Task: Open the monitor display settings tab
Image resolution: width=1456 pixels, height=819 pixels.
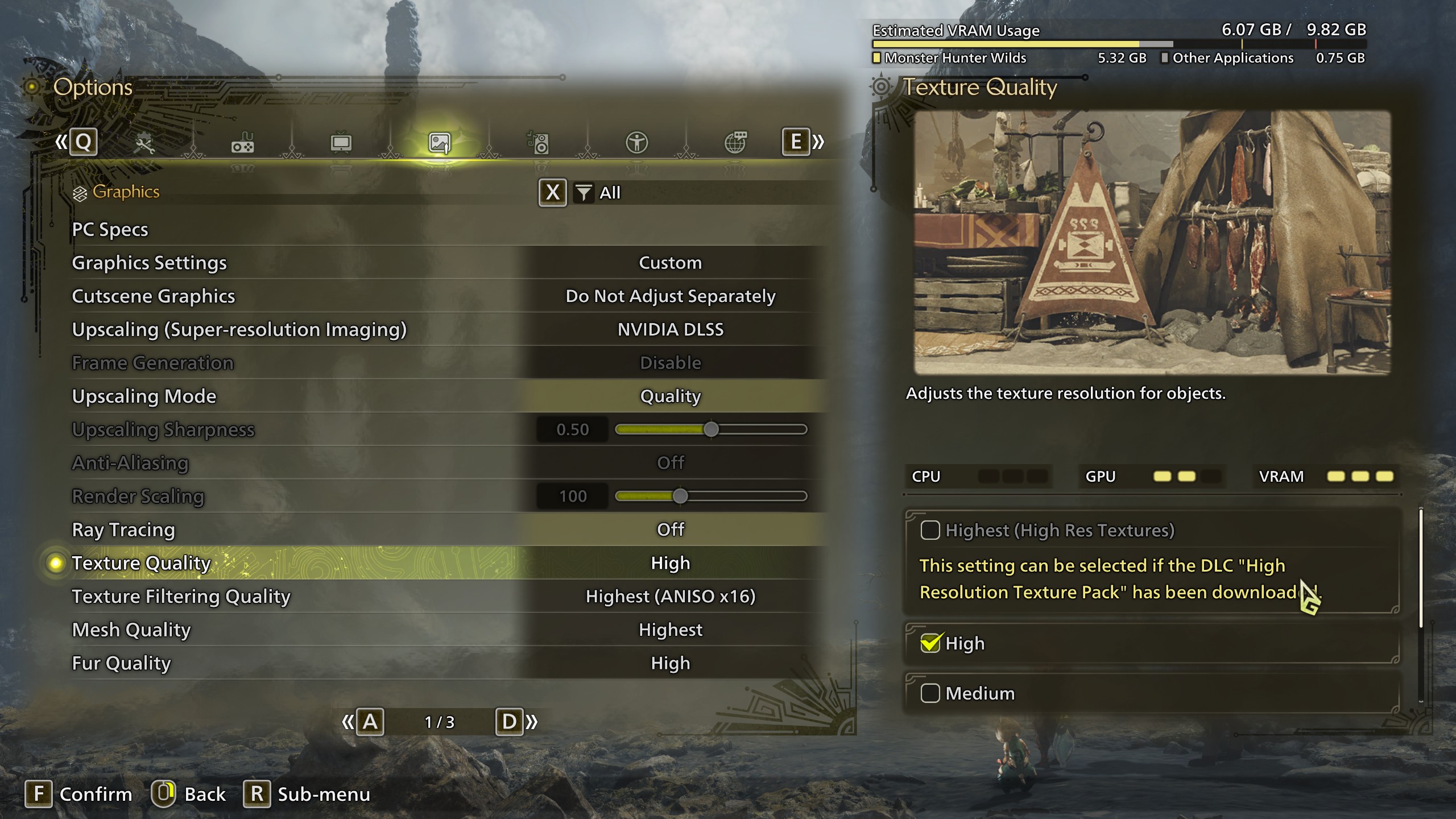Action: (341, 143)
